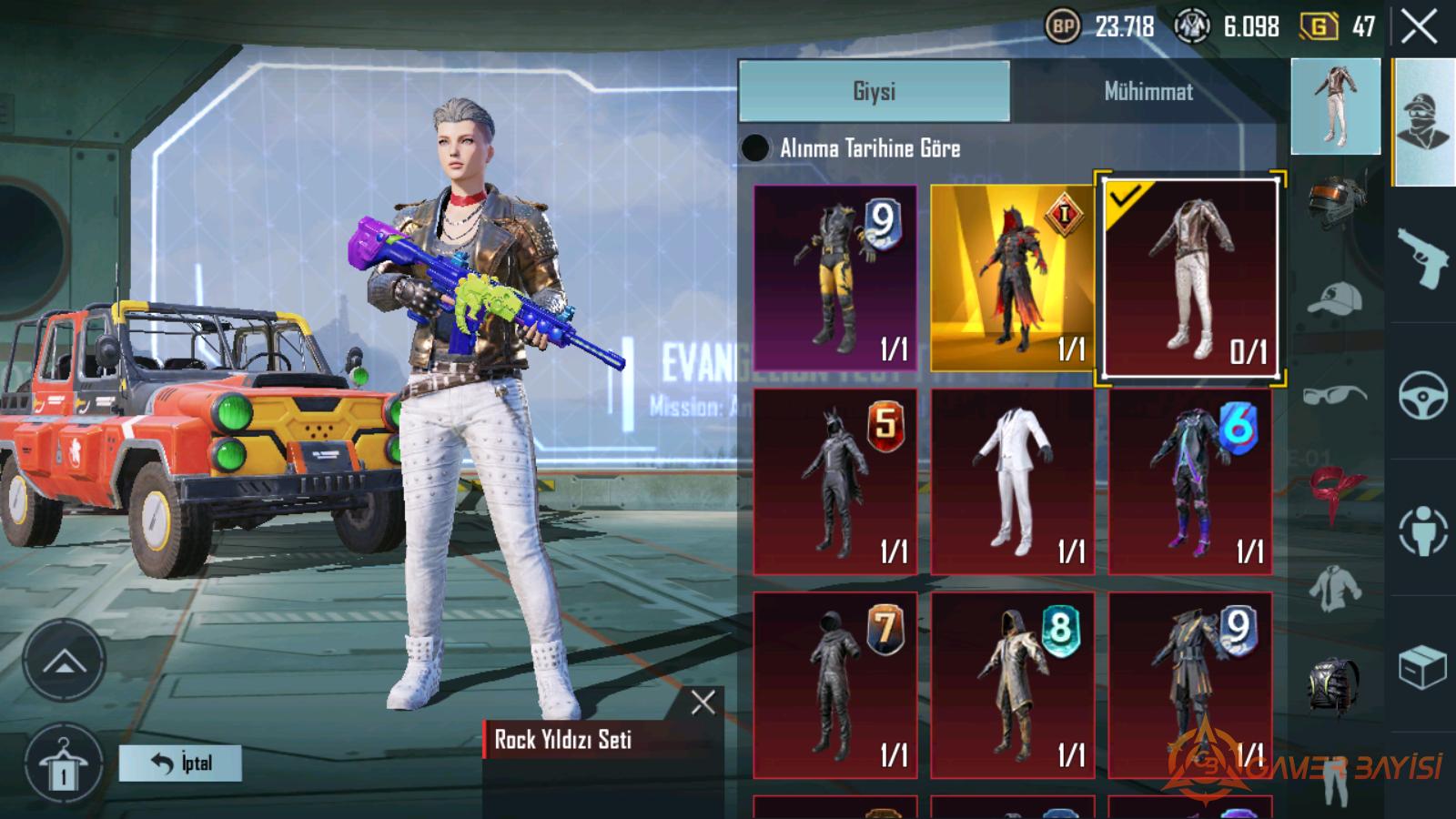Choose the red hooded outfit on gold background
Screen dimensions: 1456x819
tap(1012, 278)
